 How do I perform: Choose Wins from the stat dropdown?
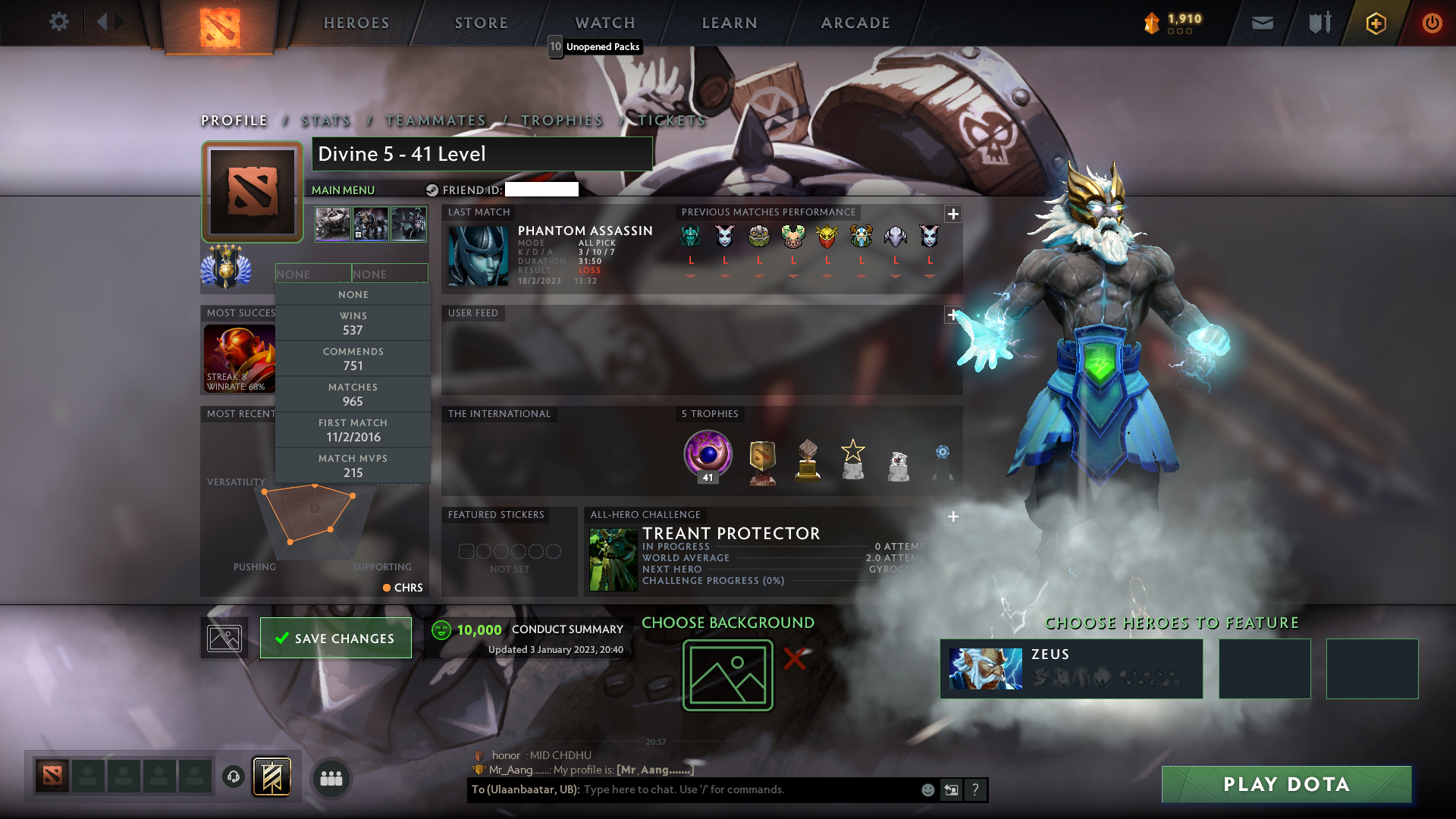tap(353, 323)
